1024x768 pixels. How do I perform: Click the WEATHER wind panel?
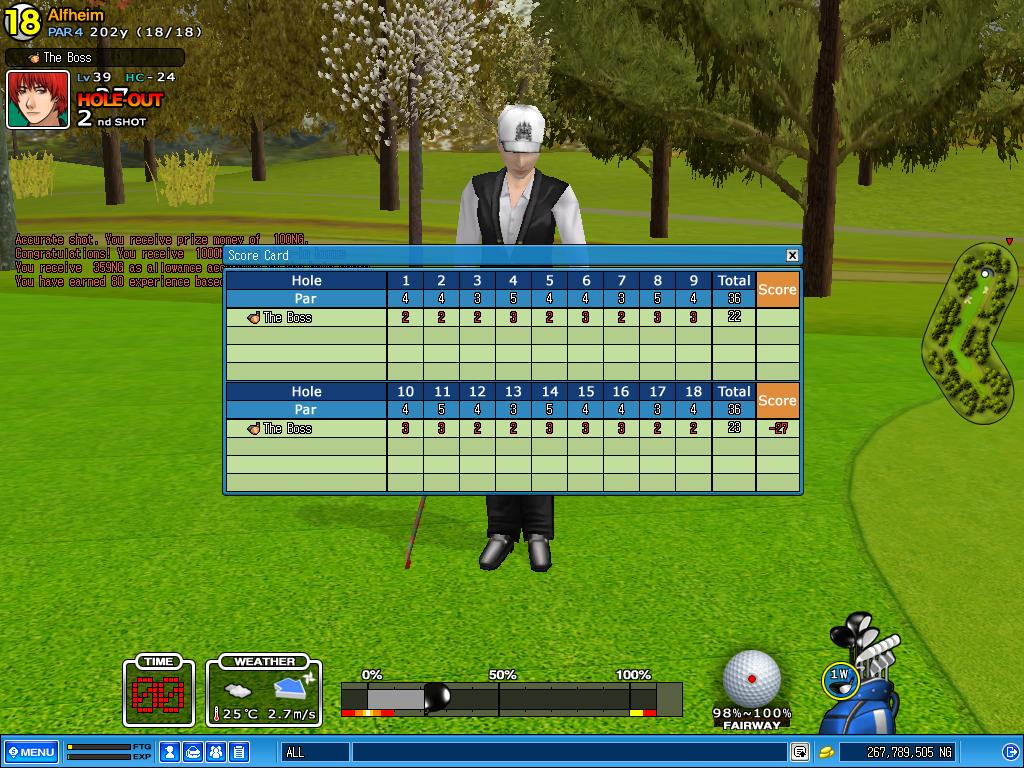[x=265, y=692]
